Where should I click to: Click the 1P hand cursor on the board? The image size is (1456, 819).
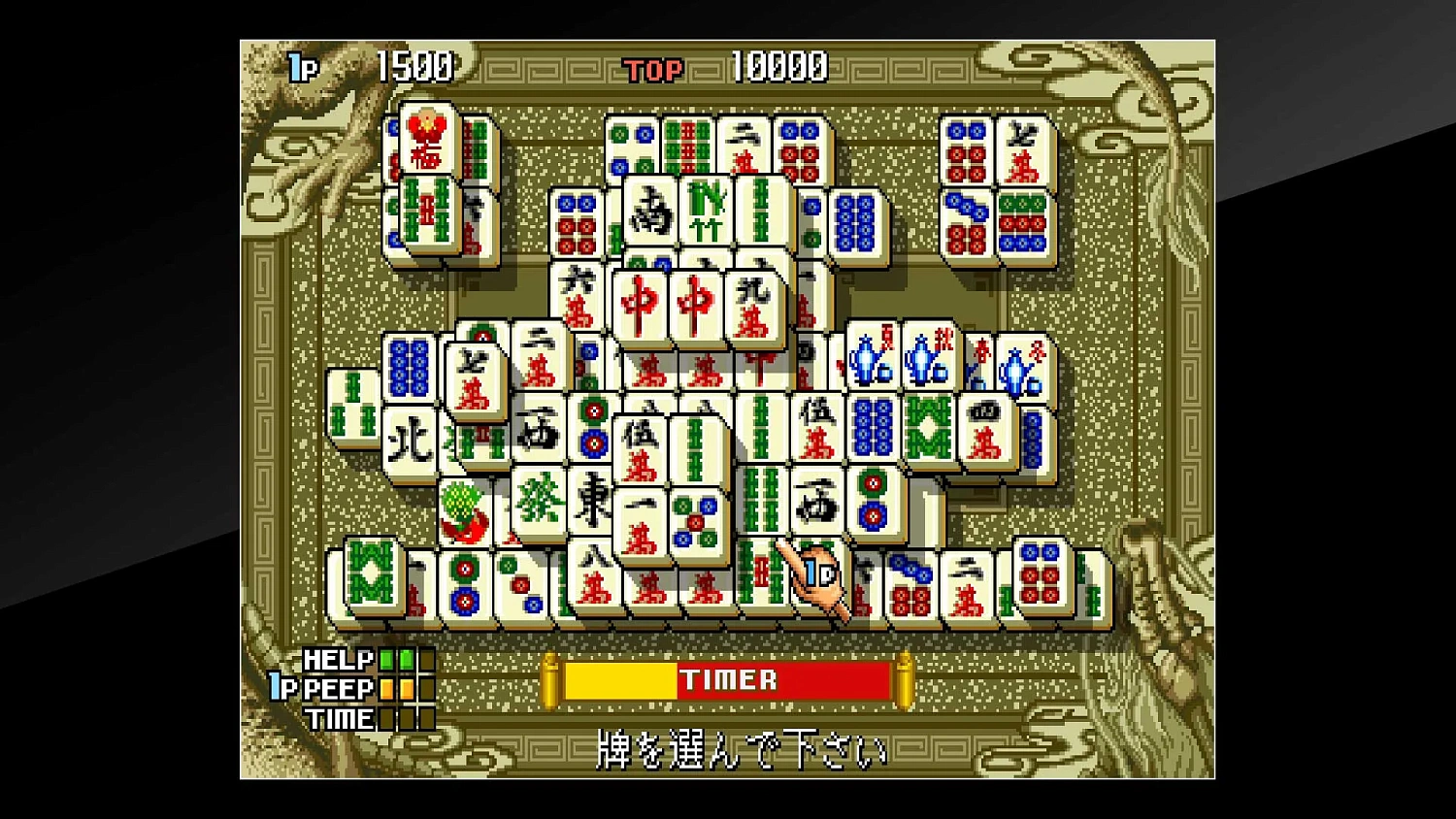(815, 577)
